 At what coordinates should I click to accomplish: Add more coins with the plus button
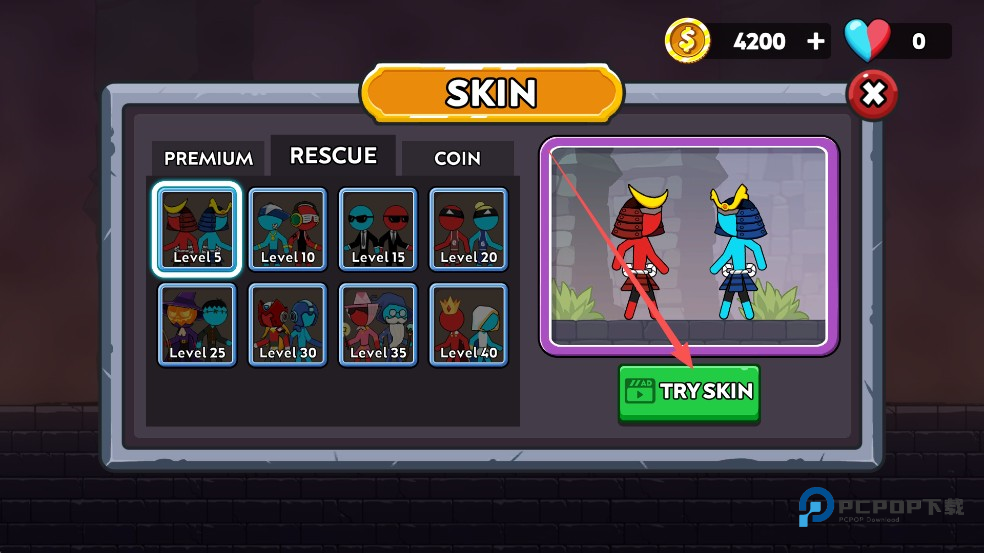pyautogui.click(x=816, y=41)
